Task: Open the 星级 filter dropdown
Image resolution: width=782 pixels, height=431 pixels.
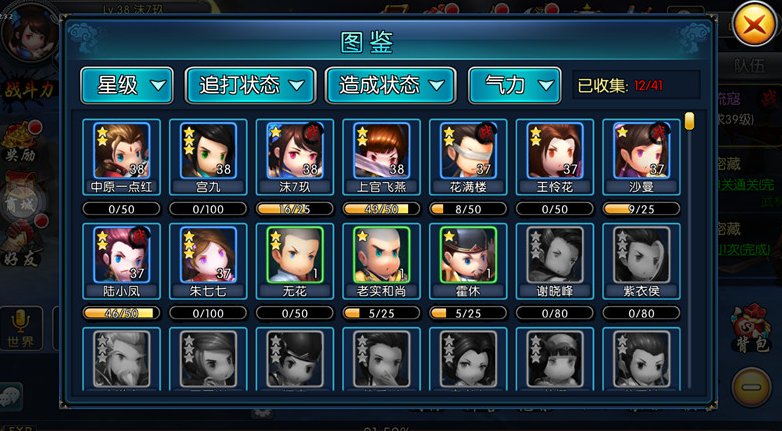Action: coord(126,86)
